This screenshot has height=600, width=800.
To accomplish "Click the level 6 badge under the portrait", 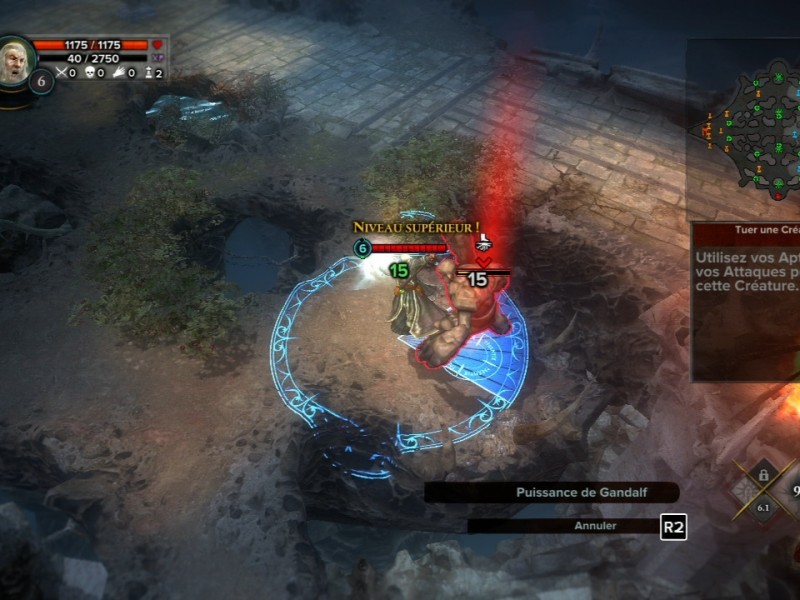I will 41,81.
